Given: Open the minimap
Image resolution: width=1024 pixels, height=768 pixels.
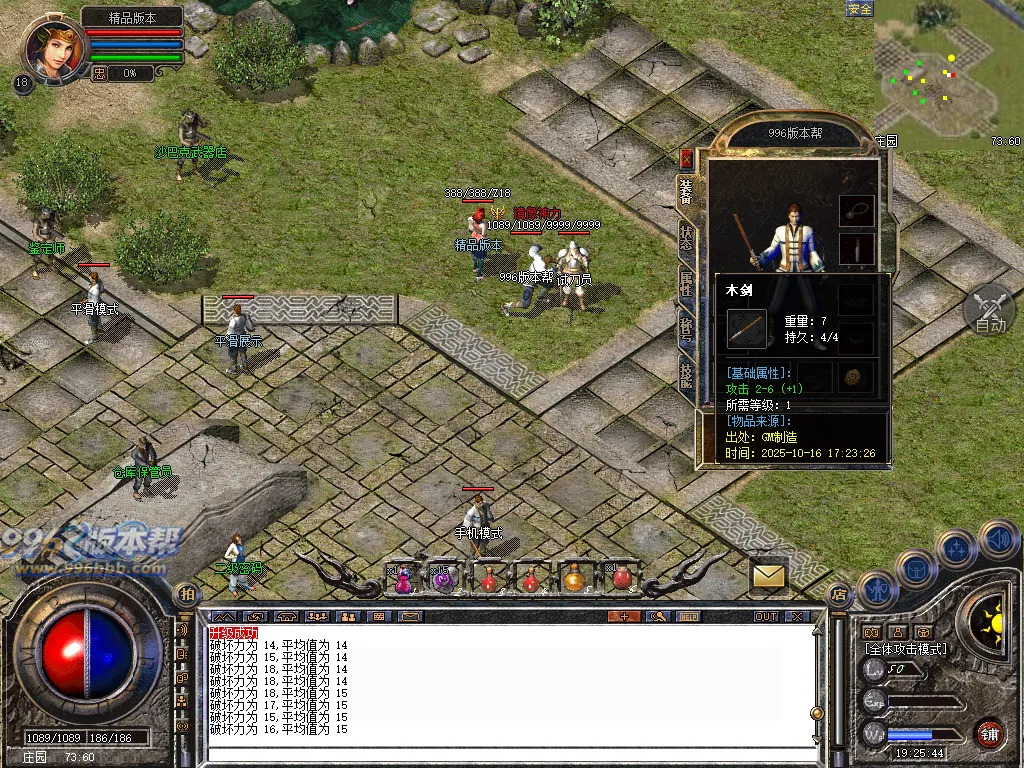Looking at the screenshot, I should [948, 75].
